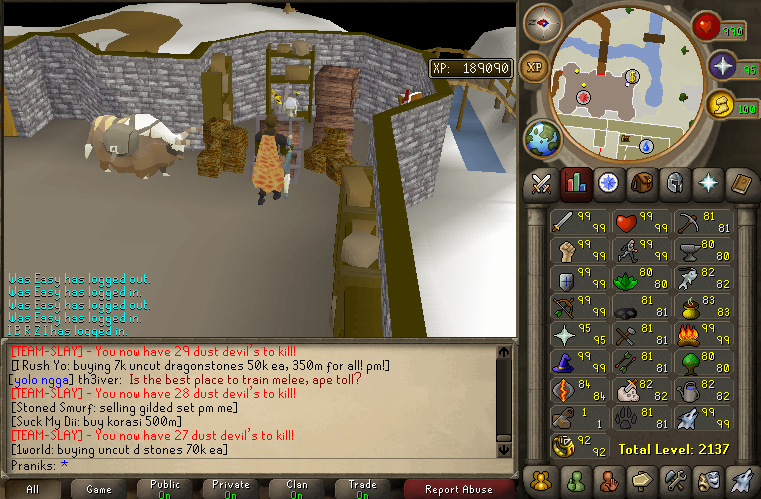Click the compass to face north
Screen dimensions: 761x499
pyautogui.click(x=543, y=21)
